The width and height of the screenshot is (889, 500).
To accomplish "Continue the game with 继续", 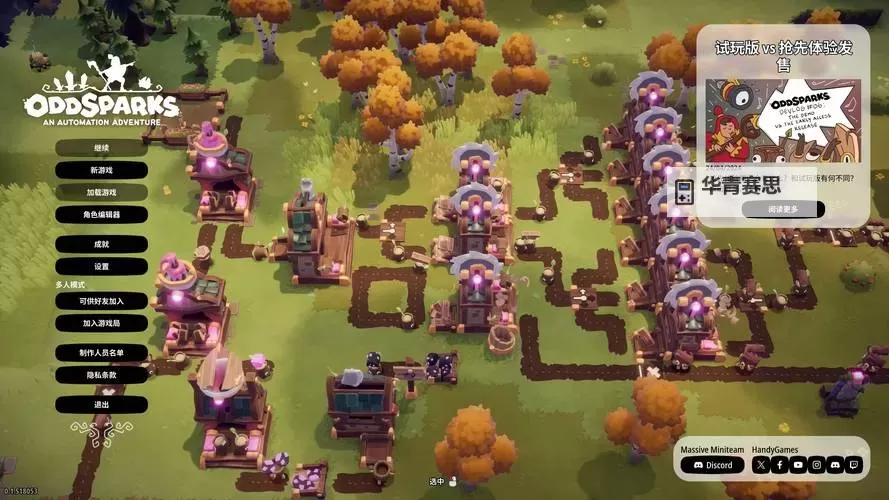I will point(101,148).
